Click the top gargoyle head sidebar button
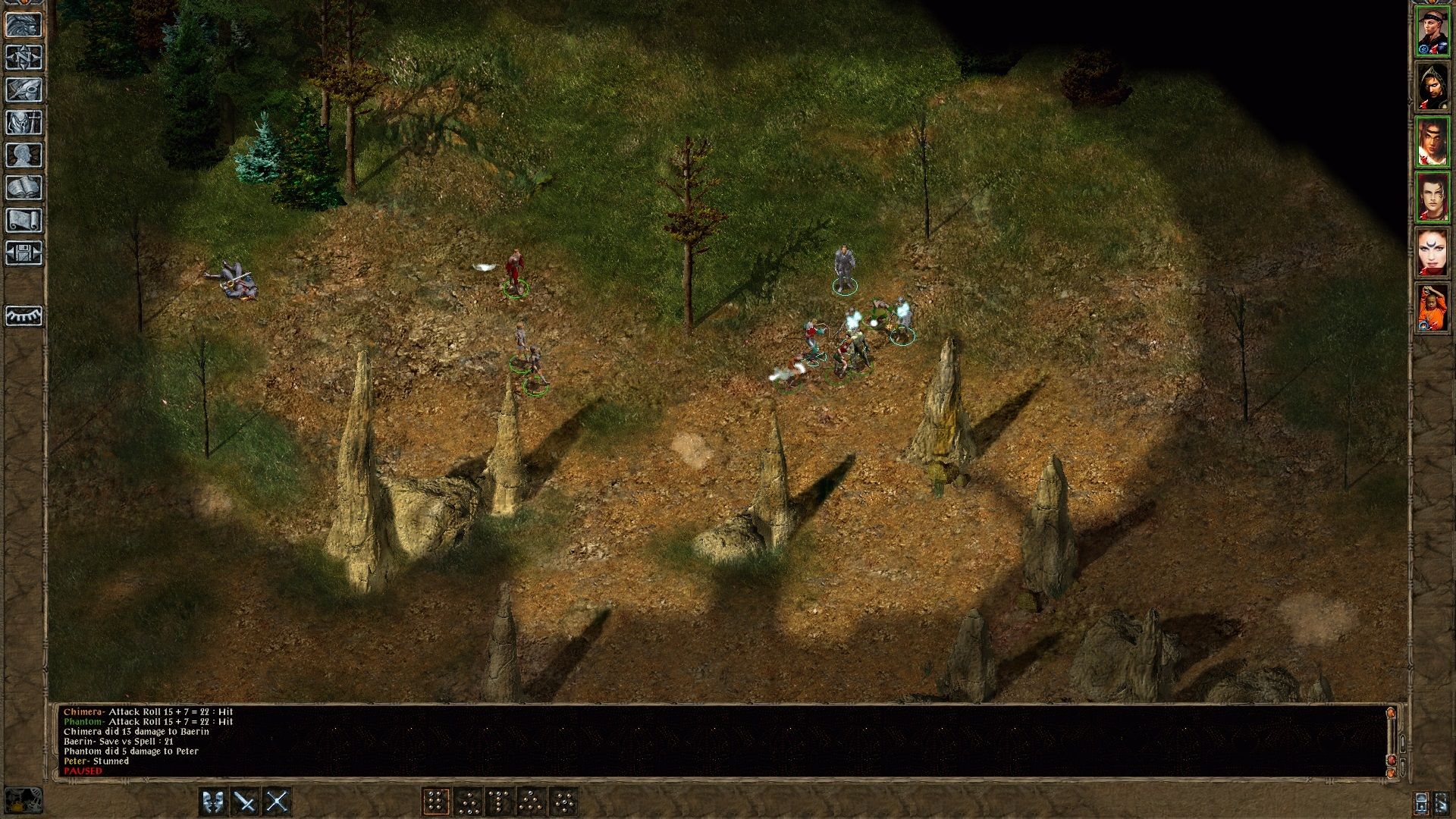The height and width of the screenshot is (819, 1456). click(x=24, y=24)
